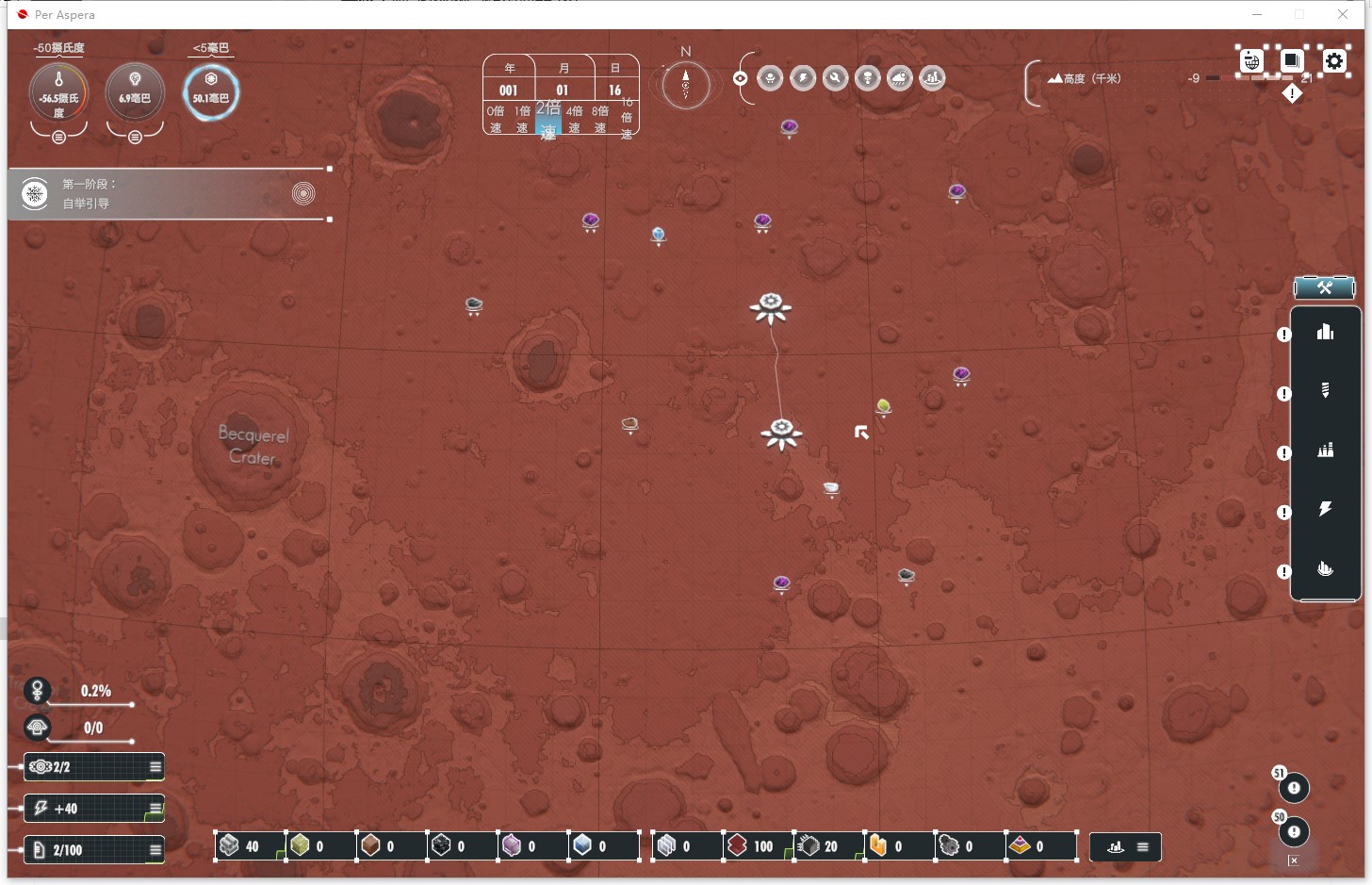Open the globe planet view button
The height and width of the screenshot is (885, 1372).
pos(1251,61)
